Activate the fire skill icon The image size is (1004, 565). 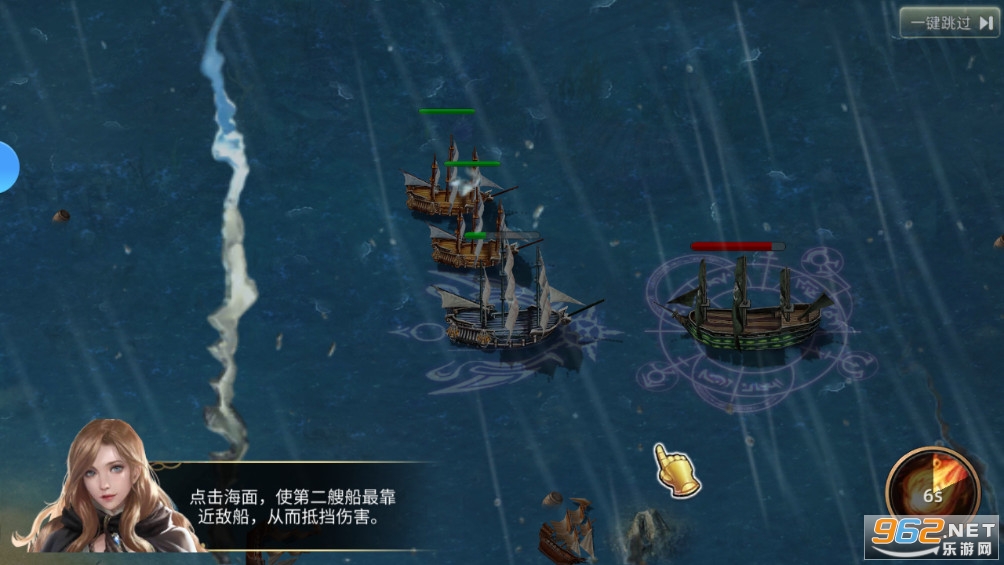pos(932,485)
